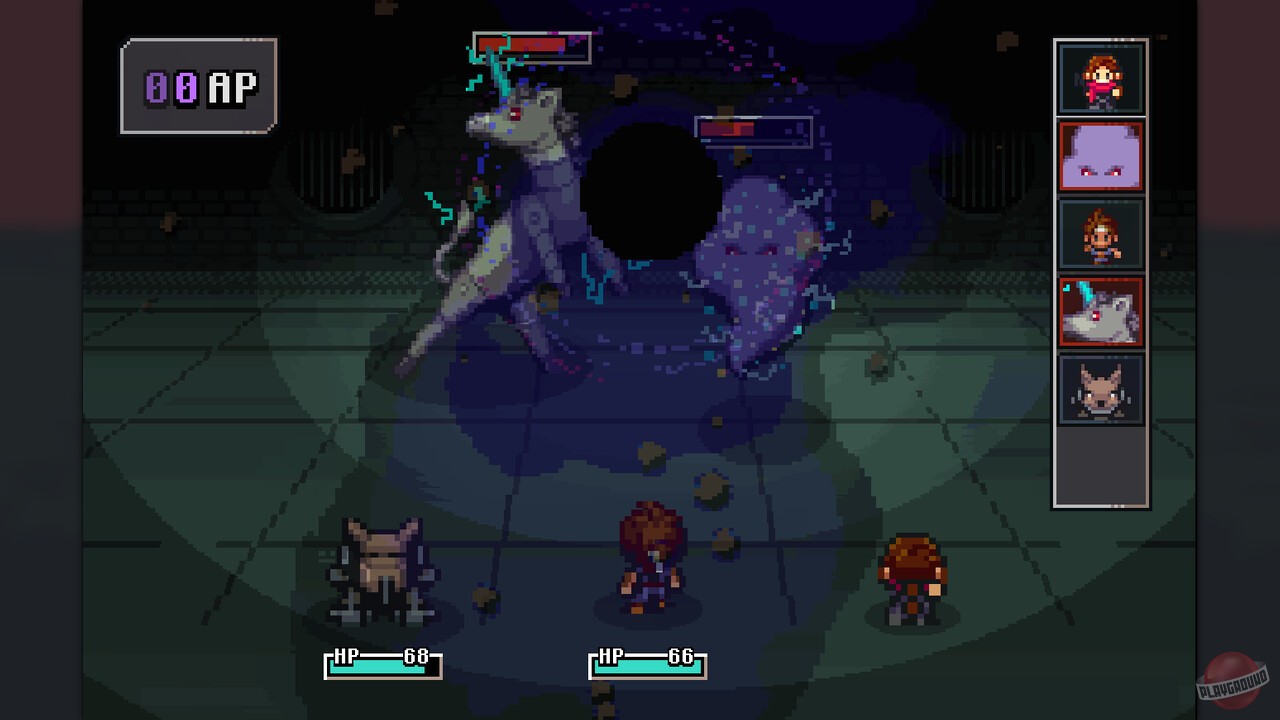This screenshot has height=720, width=1280.
Task: Click the robot companion sprite on the left
Action: pyautogui.click(x=380, y=565)
